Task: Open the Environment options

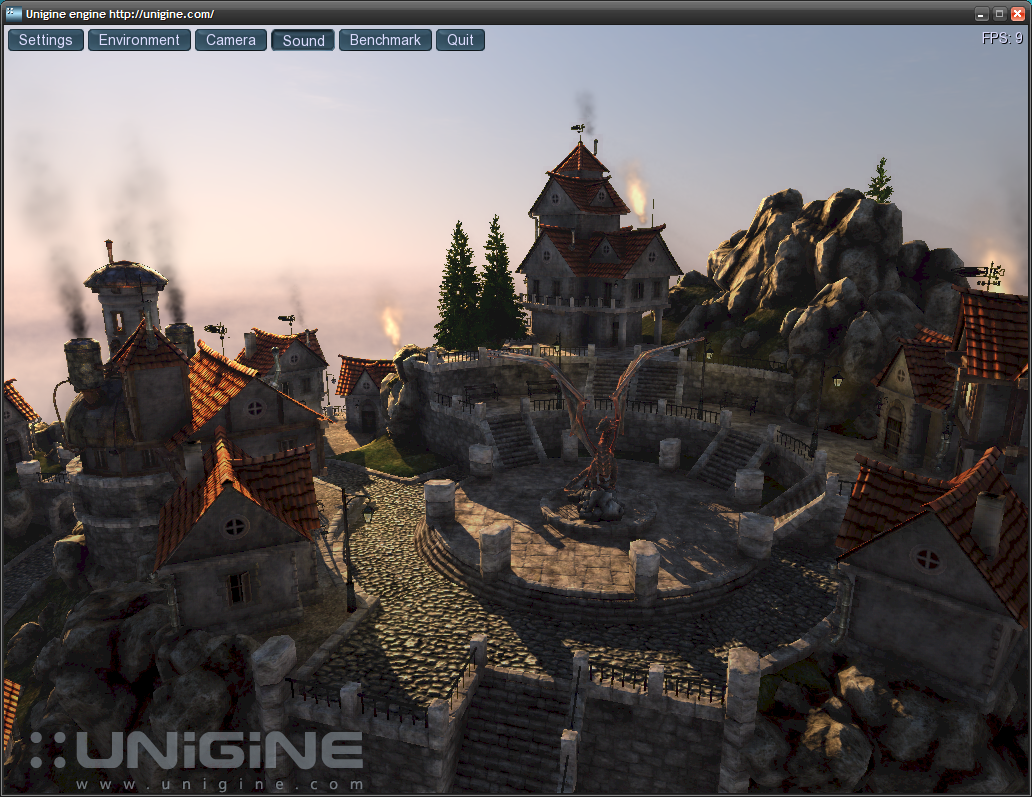Action: pos(139,40)
